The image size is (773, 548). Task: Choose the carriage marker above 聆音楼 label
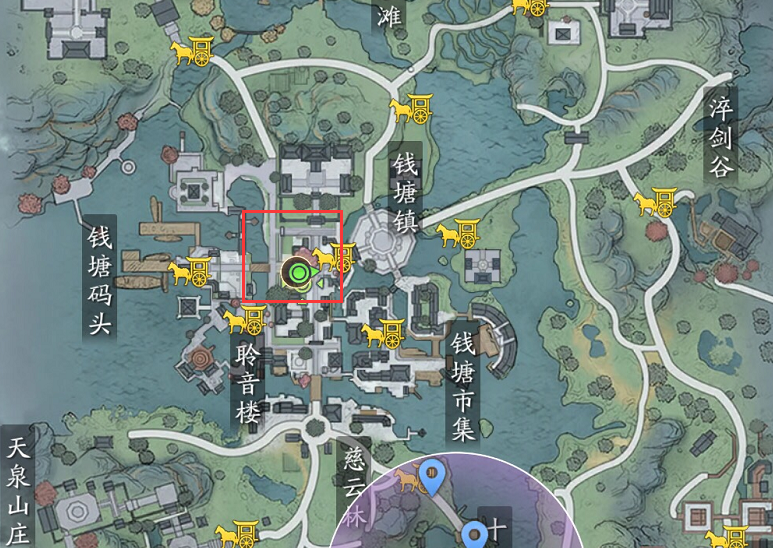(244, 320)
